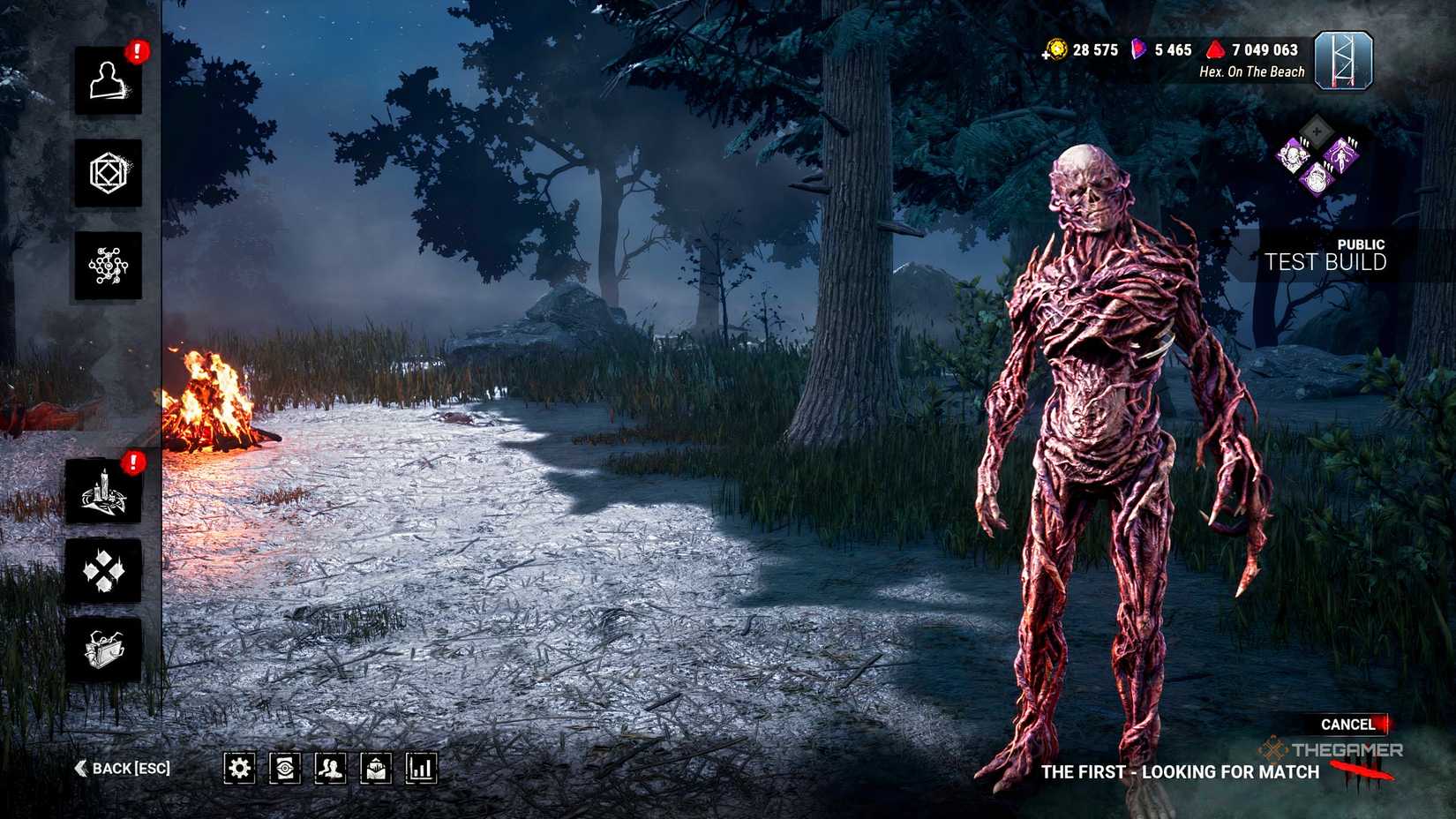1456x819 pixels.
Task: Open the Archives eye-book icon in bottom toolbar
Action: 283,767
